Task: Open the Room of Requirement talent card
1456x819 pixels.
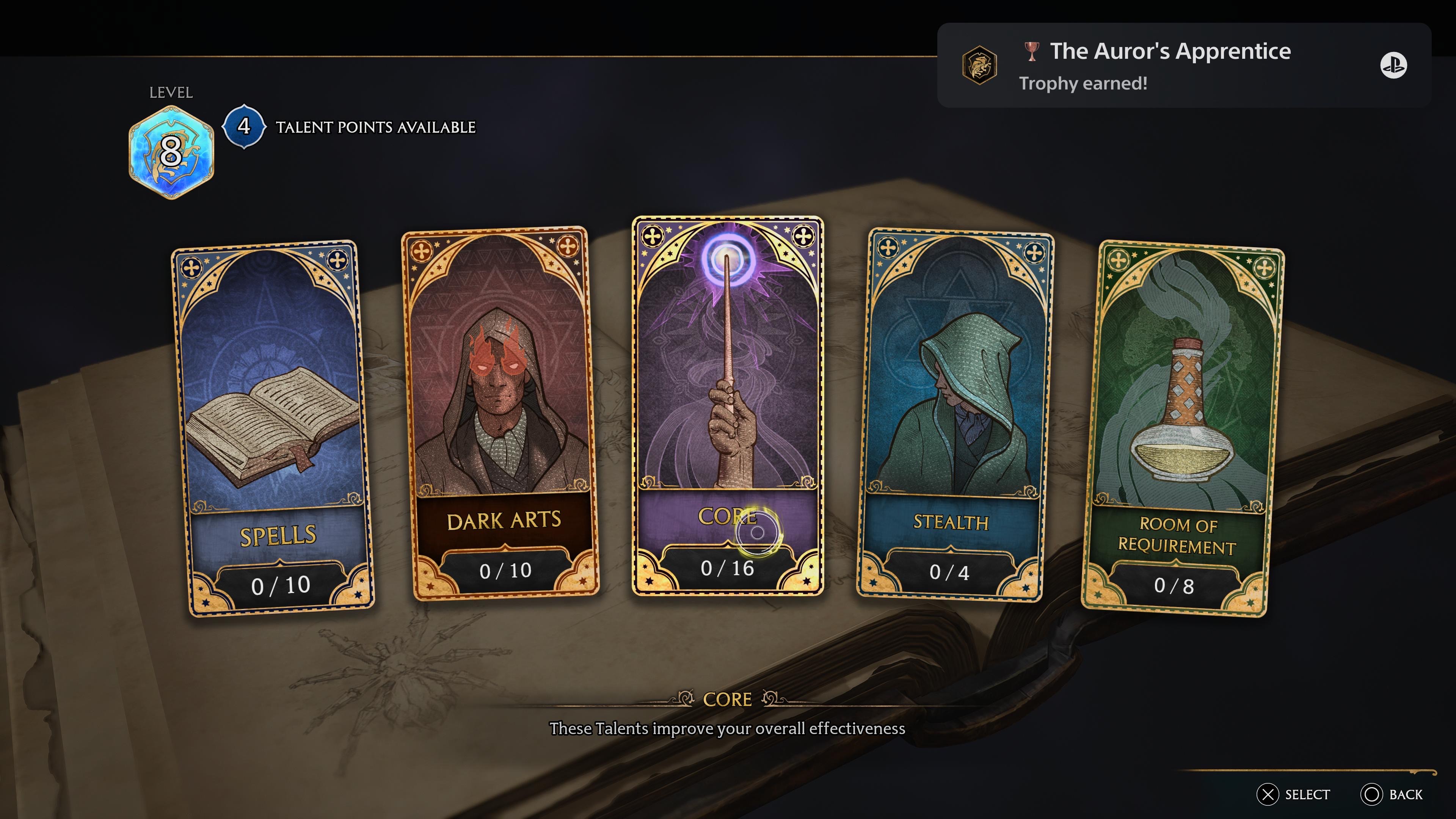Action: tap(1183, 429)
